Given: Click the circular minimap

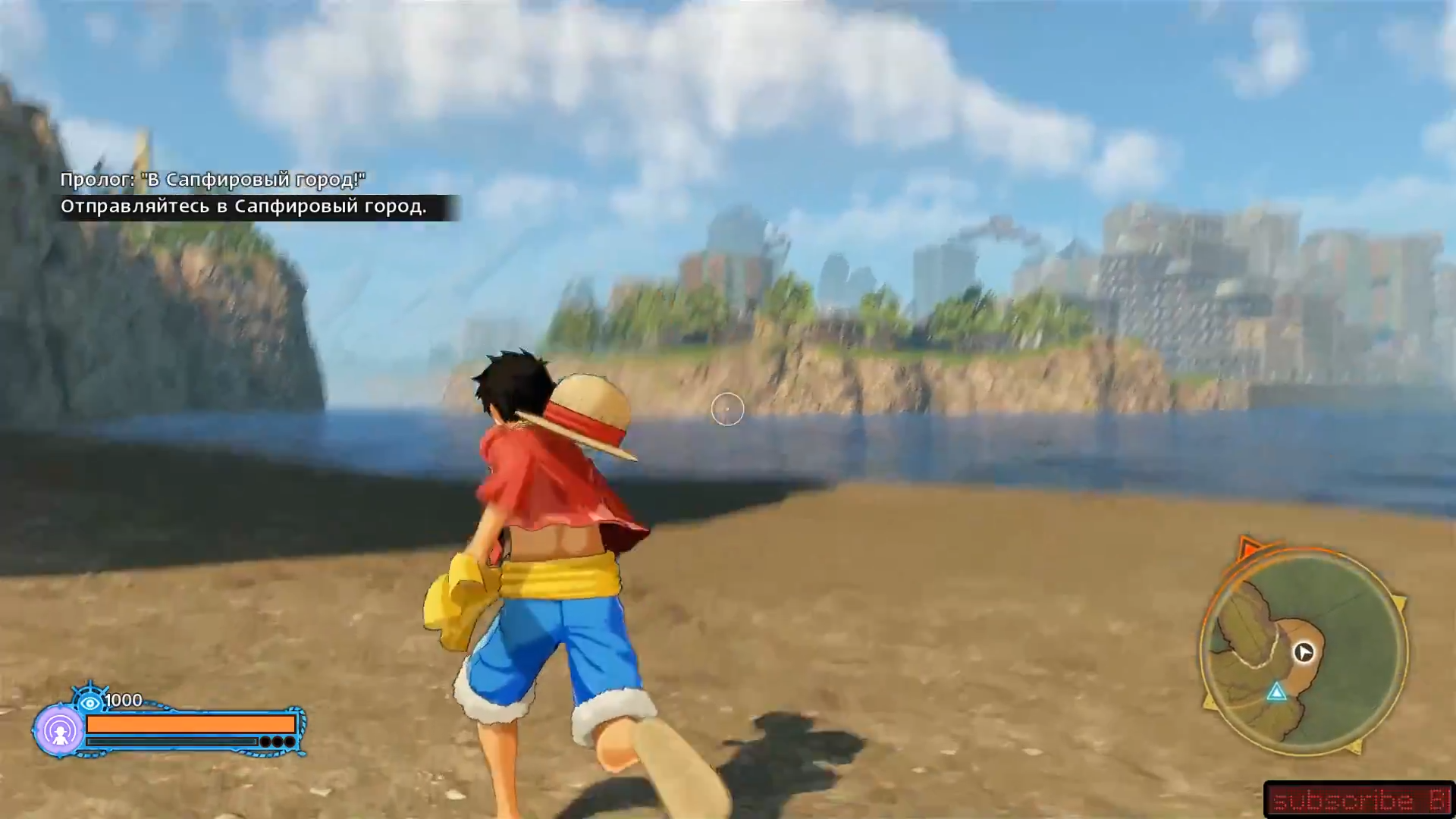Looking at the screenshot, I should (1303, 652).
